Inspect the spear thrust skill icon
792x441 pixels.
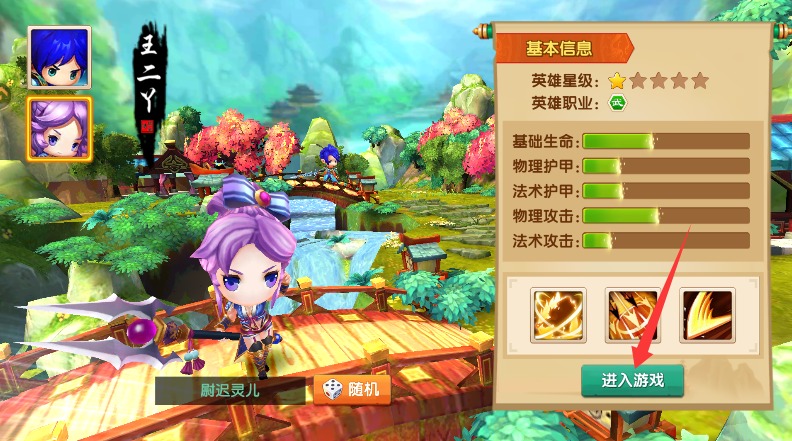tap(632, 315)
